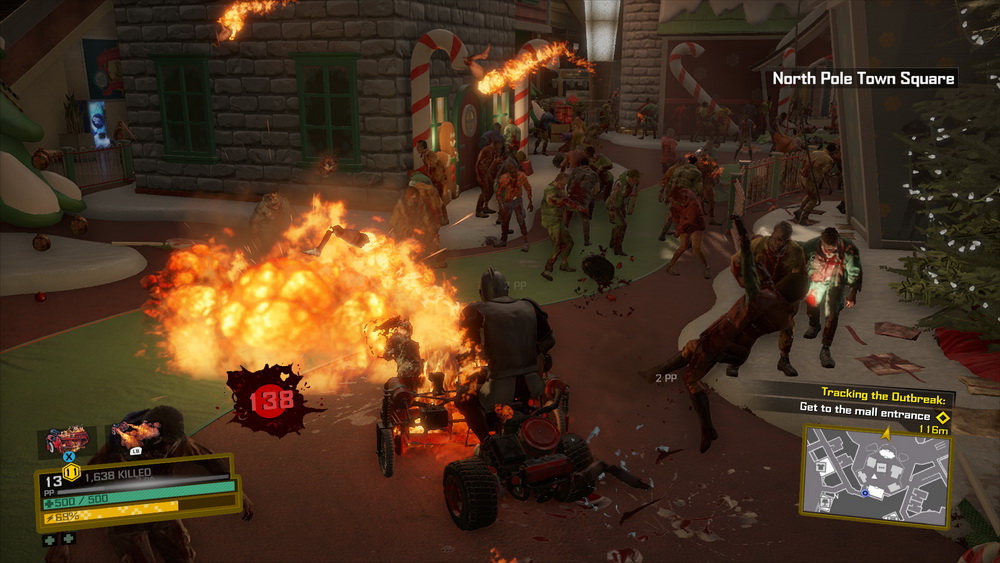The image size is (1000, 563).
Task: Choose the flamethrower weapon slot
Action: point(136,432)
